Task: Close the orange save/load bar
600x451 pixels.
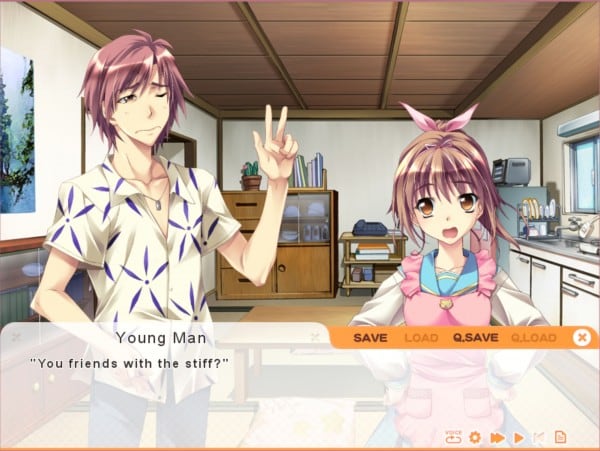Action: (x=581, y=338)
